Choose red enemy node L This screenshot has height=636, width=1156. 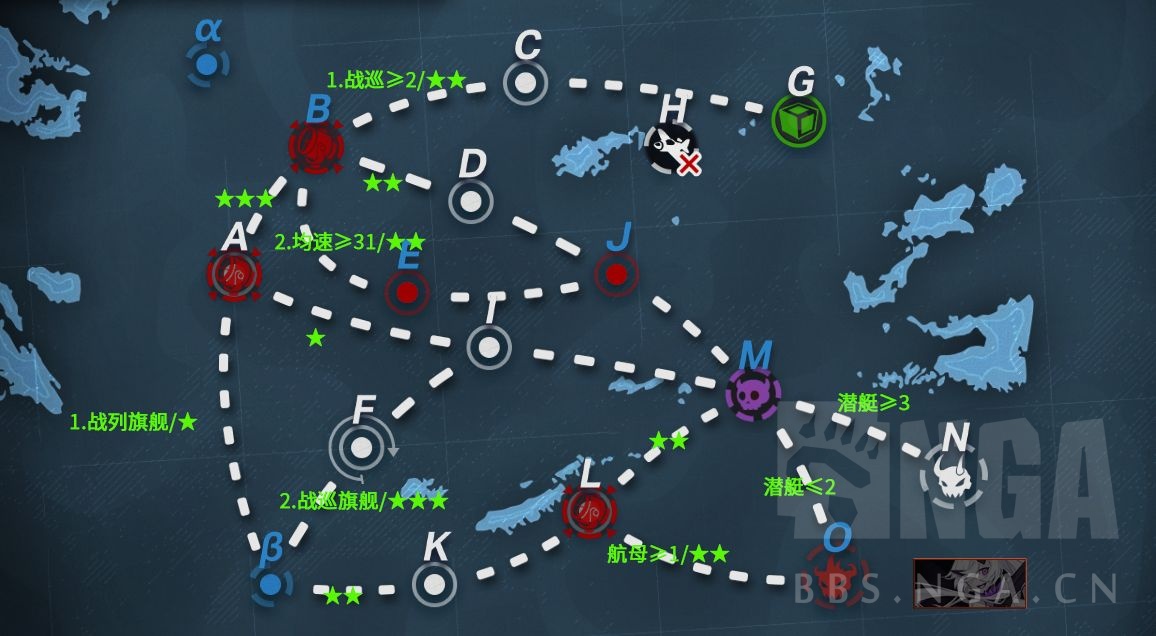pyautogui.click(x=589, y=509)
